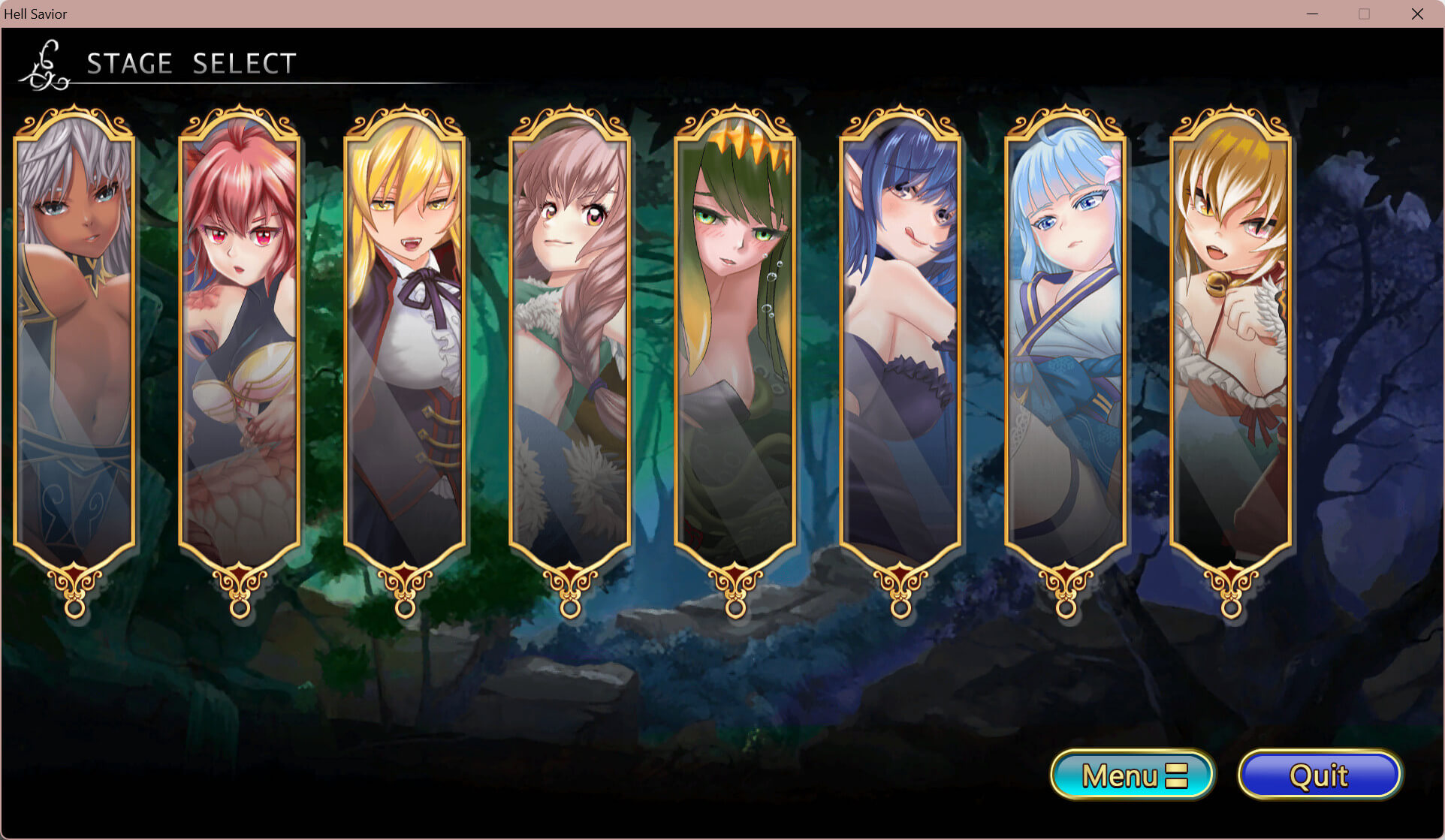Choose the green-haired crowned character stage
The height and width of the screenshot is (840, 1445).
pyautogui.click(x=735, y=338)
